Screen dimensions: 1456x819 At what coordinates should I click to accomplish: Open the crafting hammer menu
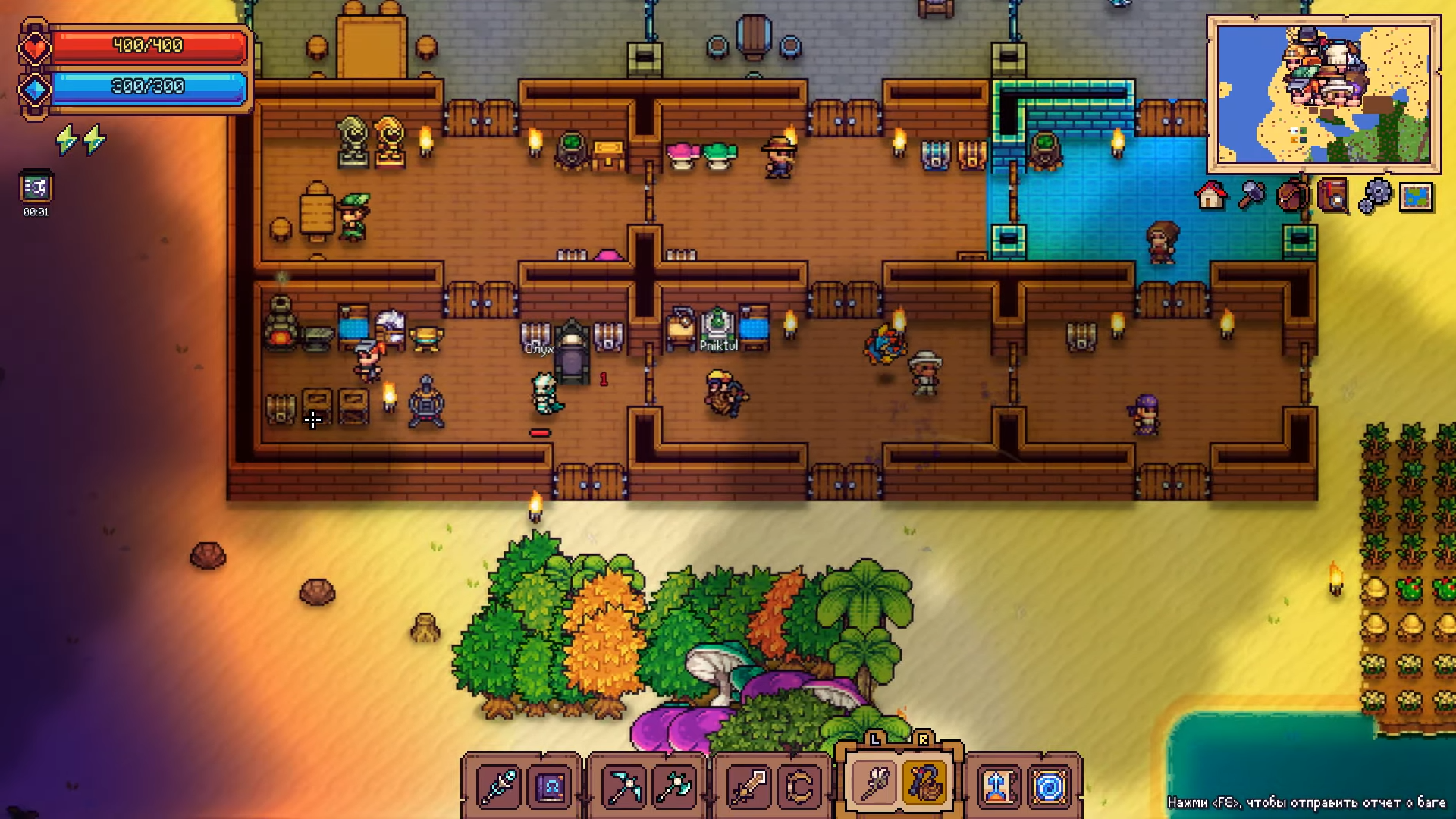coord(1251,196)
